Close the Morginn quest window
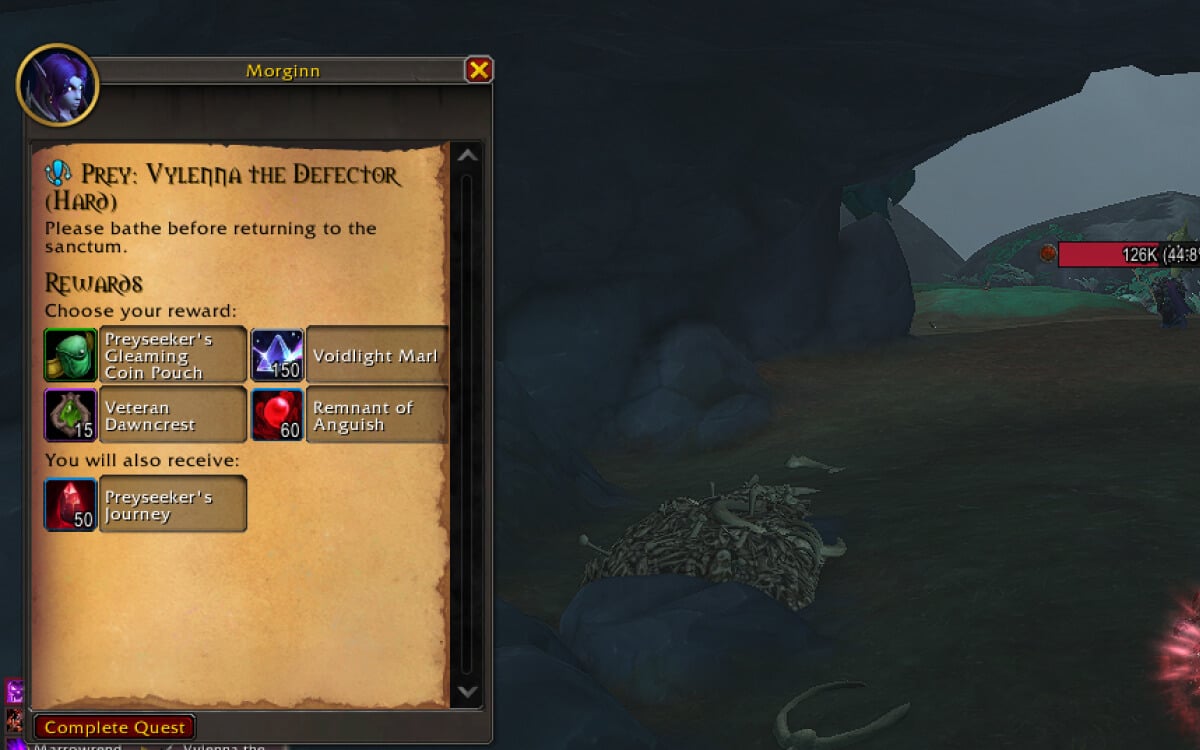Image resolution: width=1200 pixels, height=750 pixels. (x=479, y=70)
